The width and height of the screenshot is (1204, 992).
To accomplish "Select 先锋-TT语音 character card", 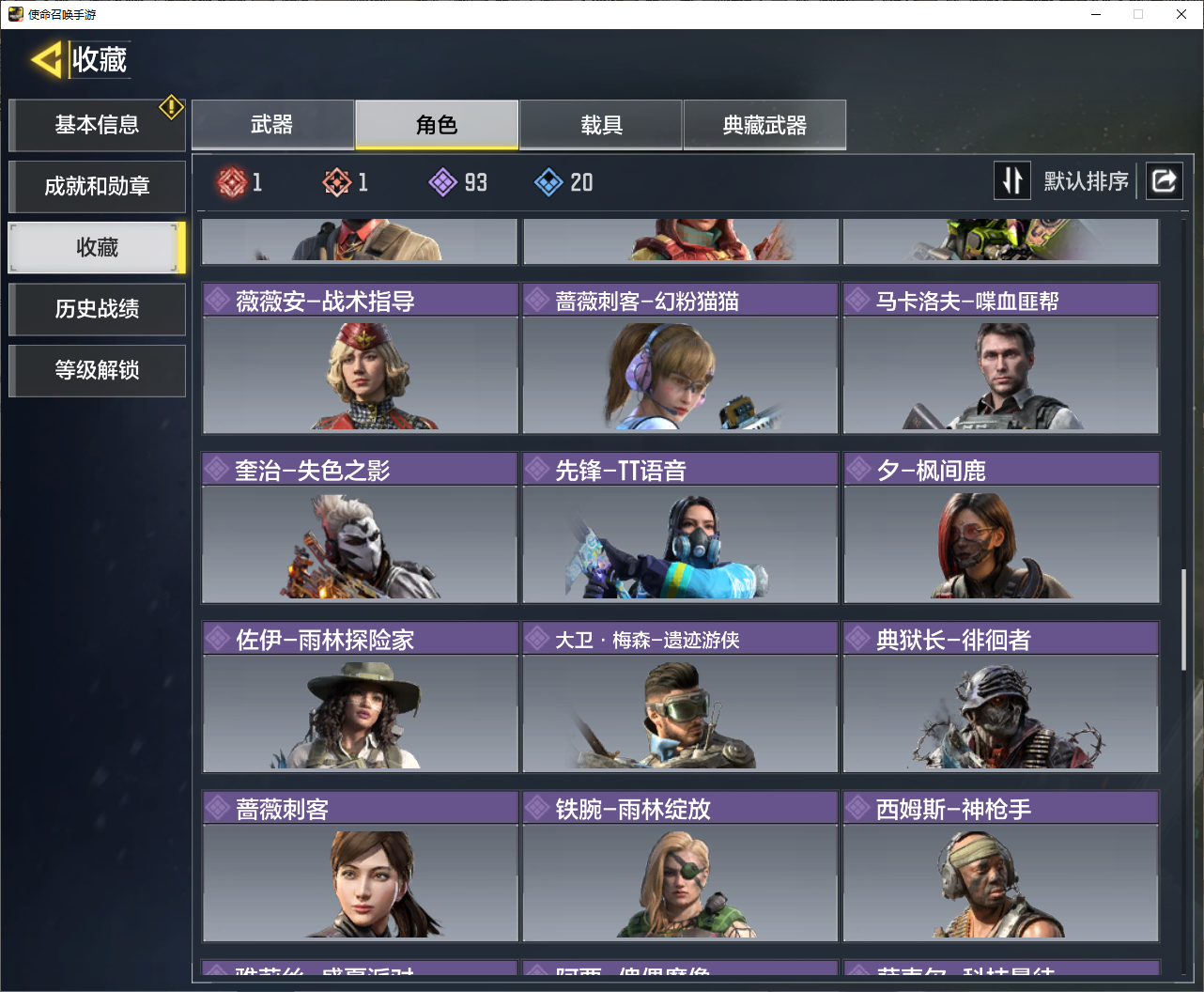I will [680, 527].
